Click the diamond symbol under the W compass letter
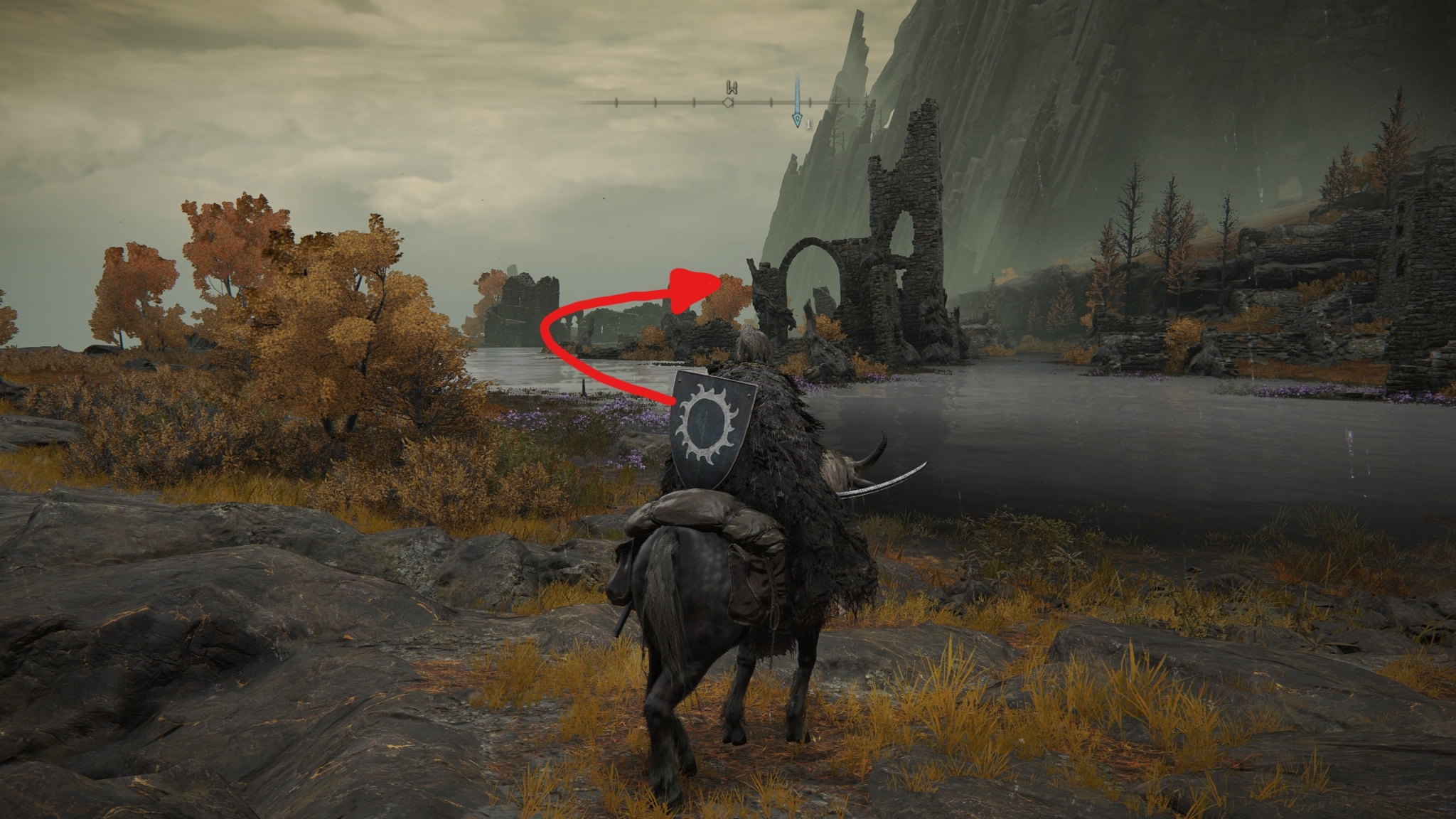Viewport: 1456px width, 819px height. coord(728,102)
